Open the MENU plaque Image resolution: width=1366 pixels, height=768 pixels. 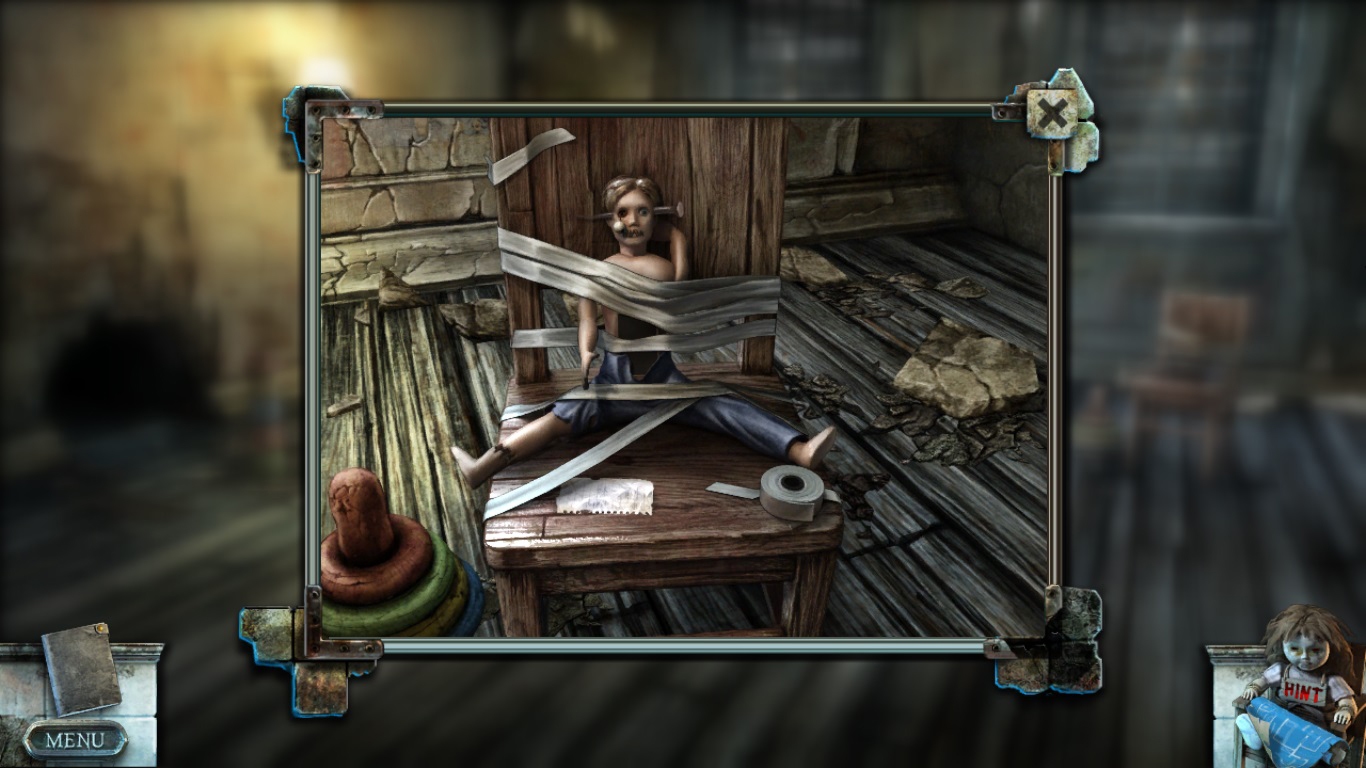click(x=78, y=737)
